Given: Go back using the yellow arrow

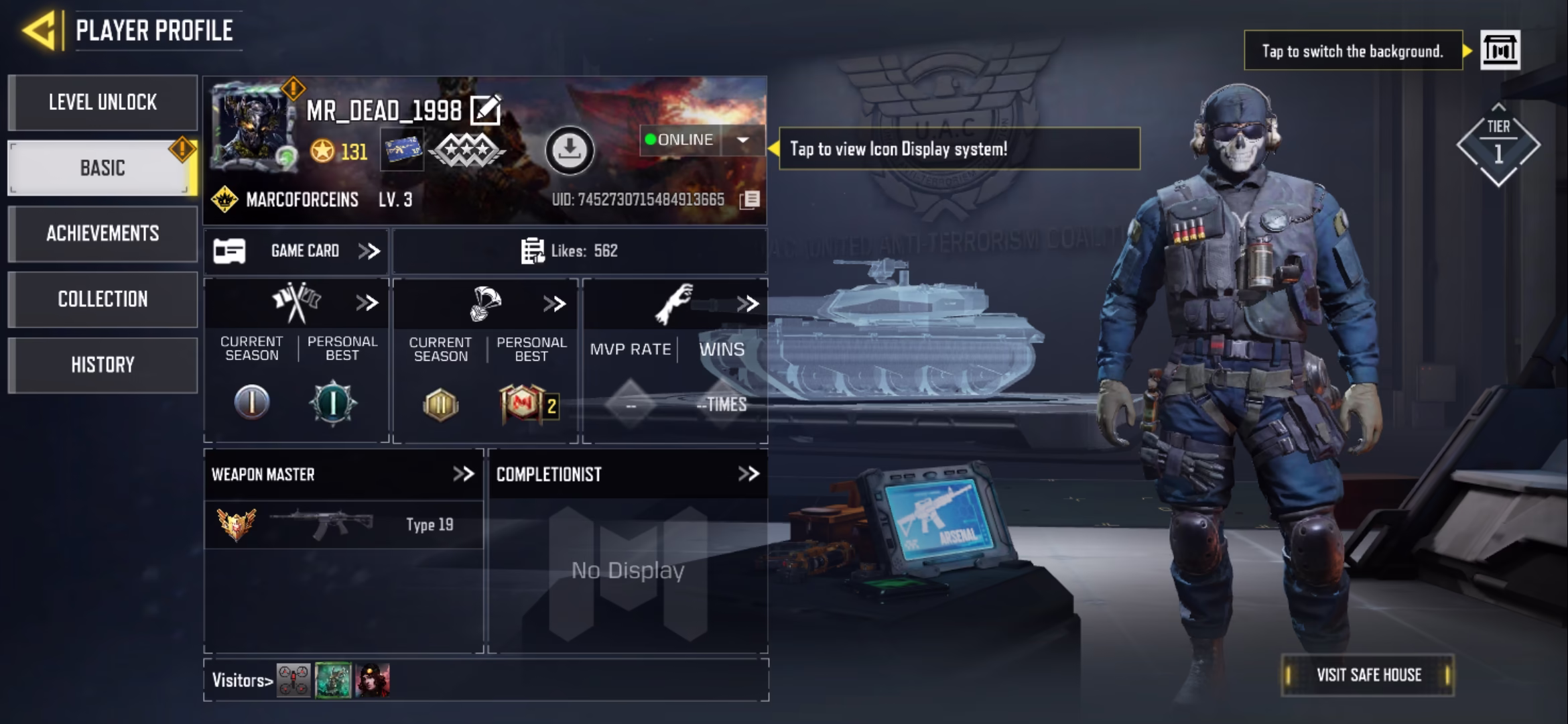Looking at the screenshot, I should pos(39,30).
